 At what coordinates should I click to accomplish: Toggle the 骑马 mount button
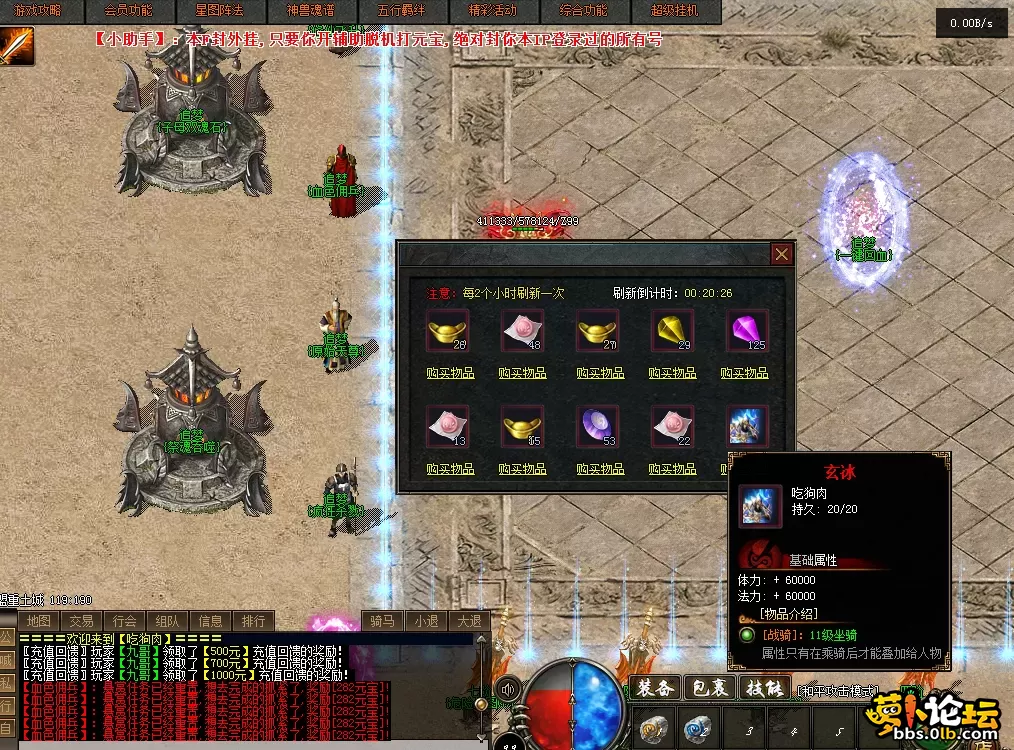[384, 621]
